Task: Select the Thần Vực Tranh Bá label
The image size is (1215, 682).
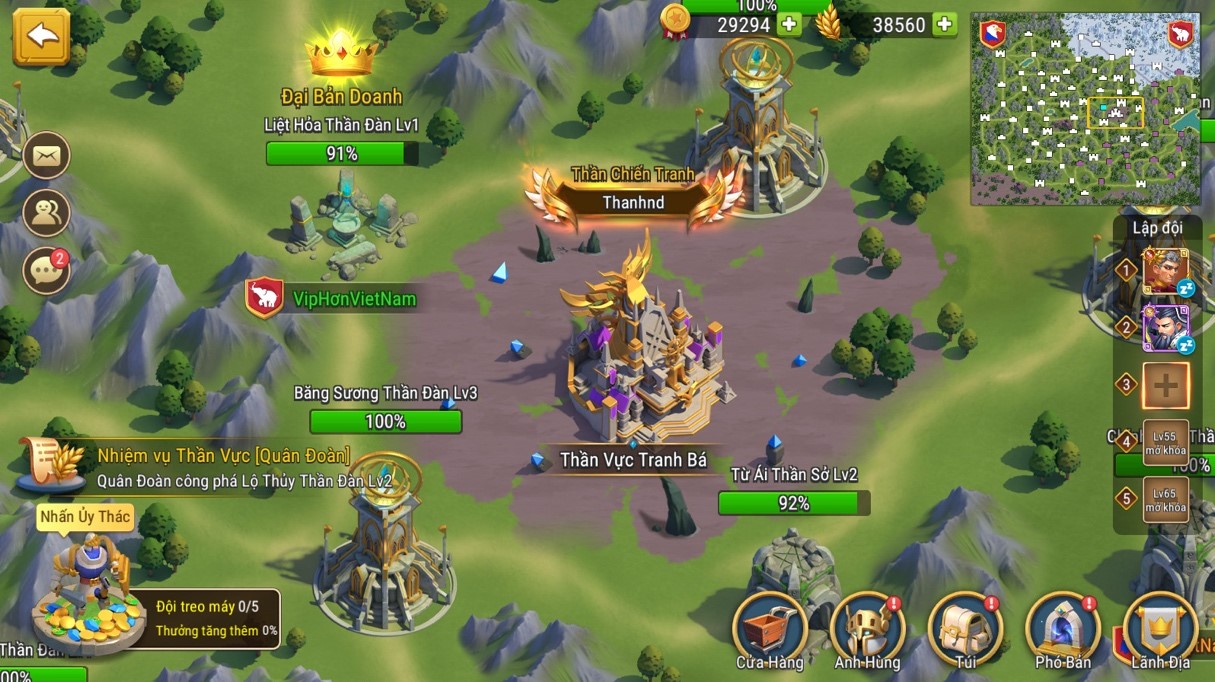Action: click(633, 460)
